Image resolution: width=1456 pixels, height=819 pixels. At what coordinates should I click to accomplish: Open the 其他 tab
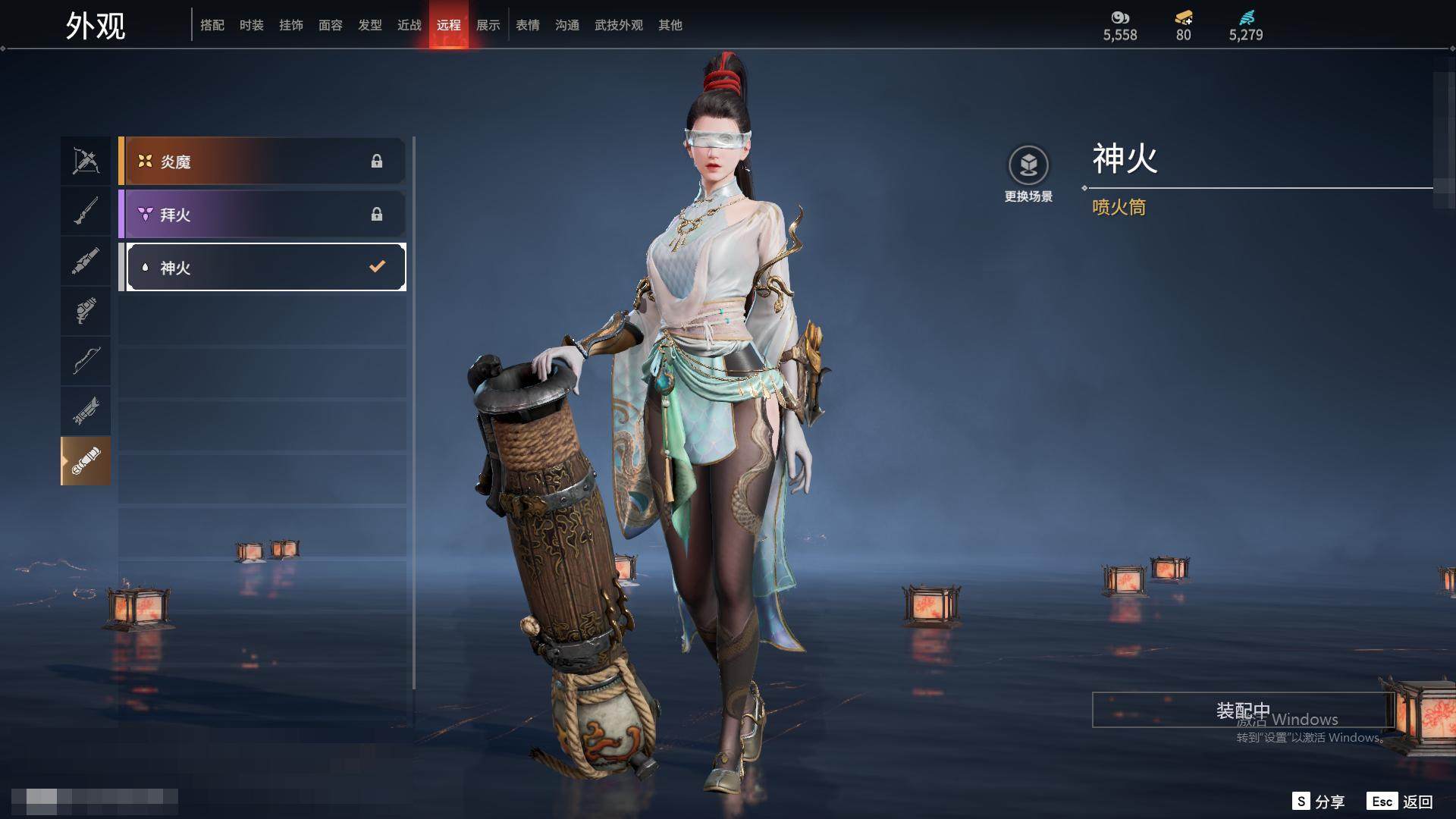(670, 25)
